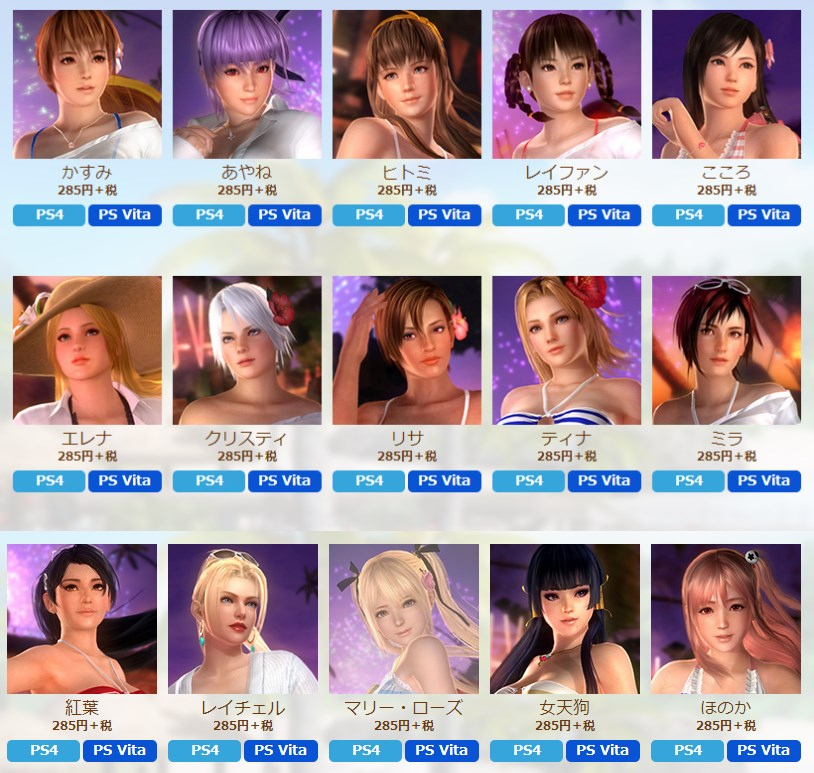814x773 pixels.
Task: Open the PS4 link for ティナ
Action: click(x=528, y=481)
